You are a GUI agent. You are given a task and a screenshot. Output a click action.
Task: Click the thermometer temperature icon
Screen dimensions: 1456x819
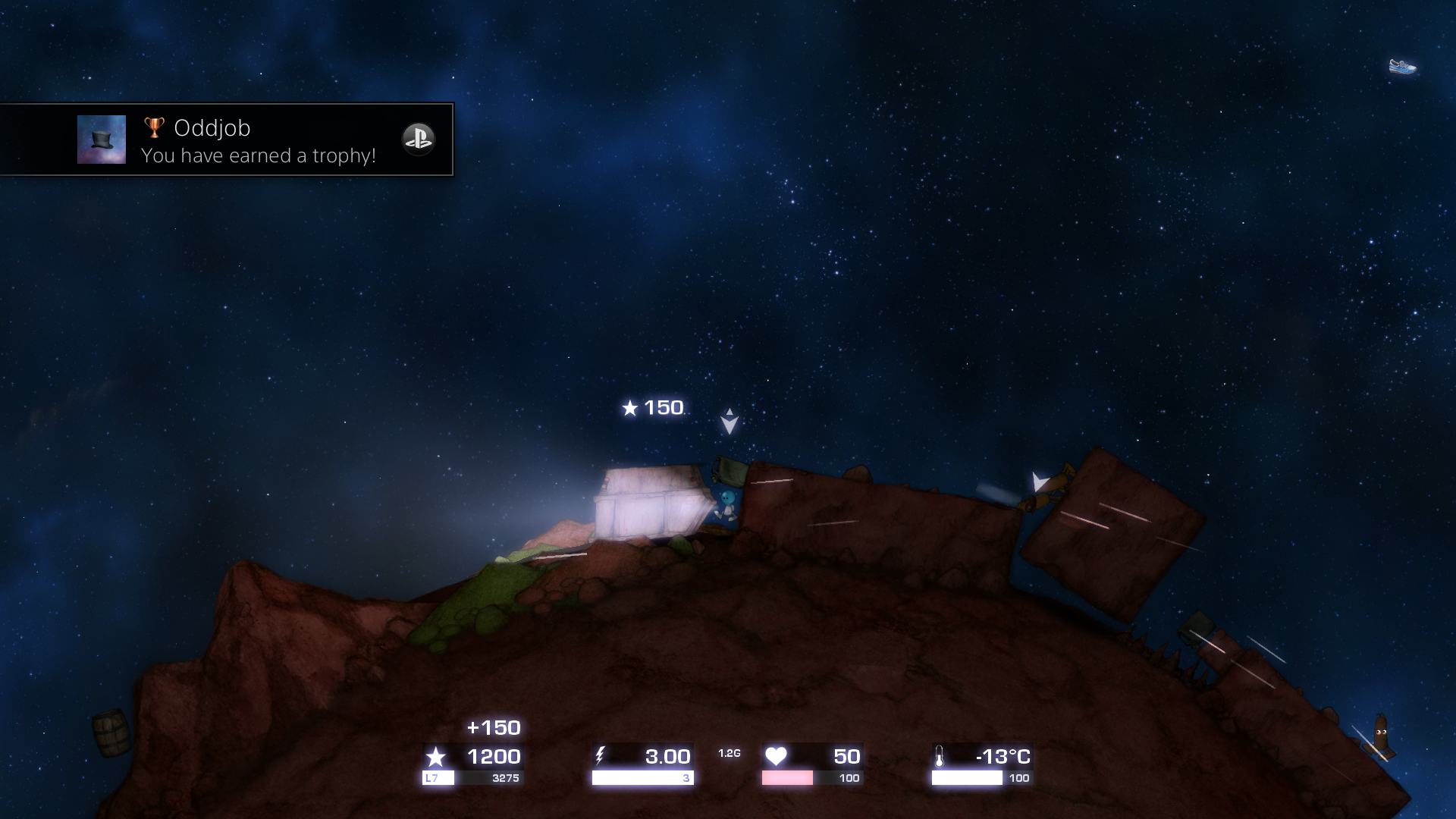tap(940, 755)
